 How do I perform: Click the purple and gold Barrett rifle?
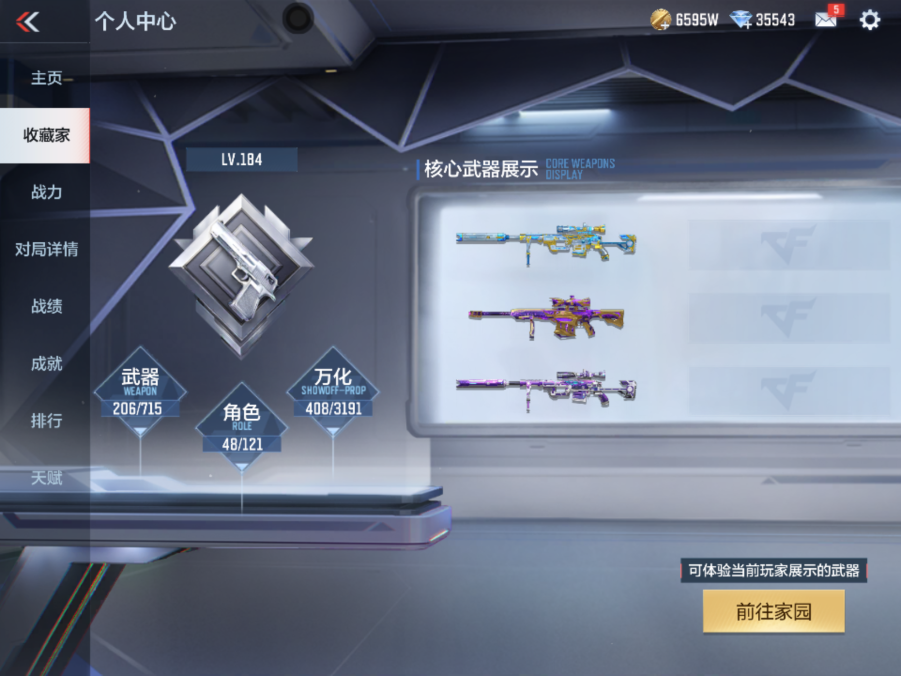coord(546,318)
